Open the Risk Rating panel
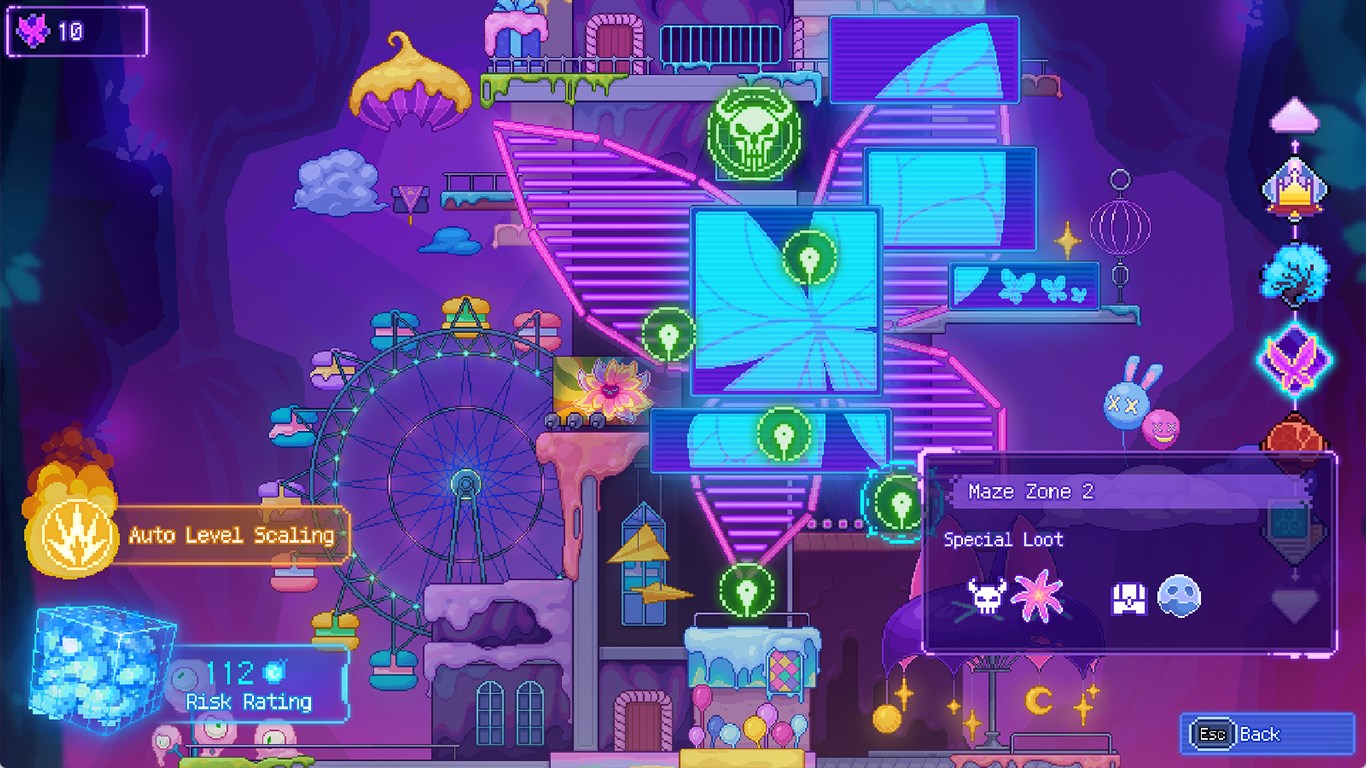Viewport: 1366px width, 768px height. pyautogui.click(x=250, y=685)
